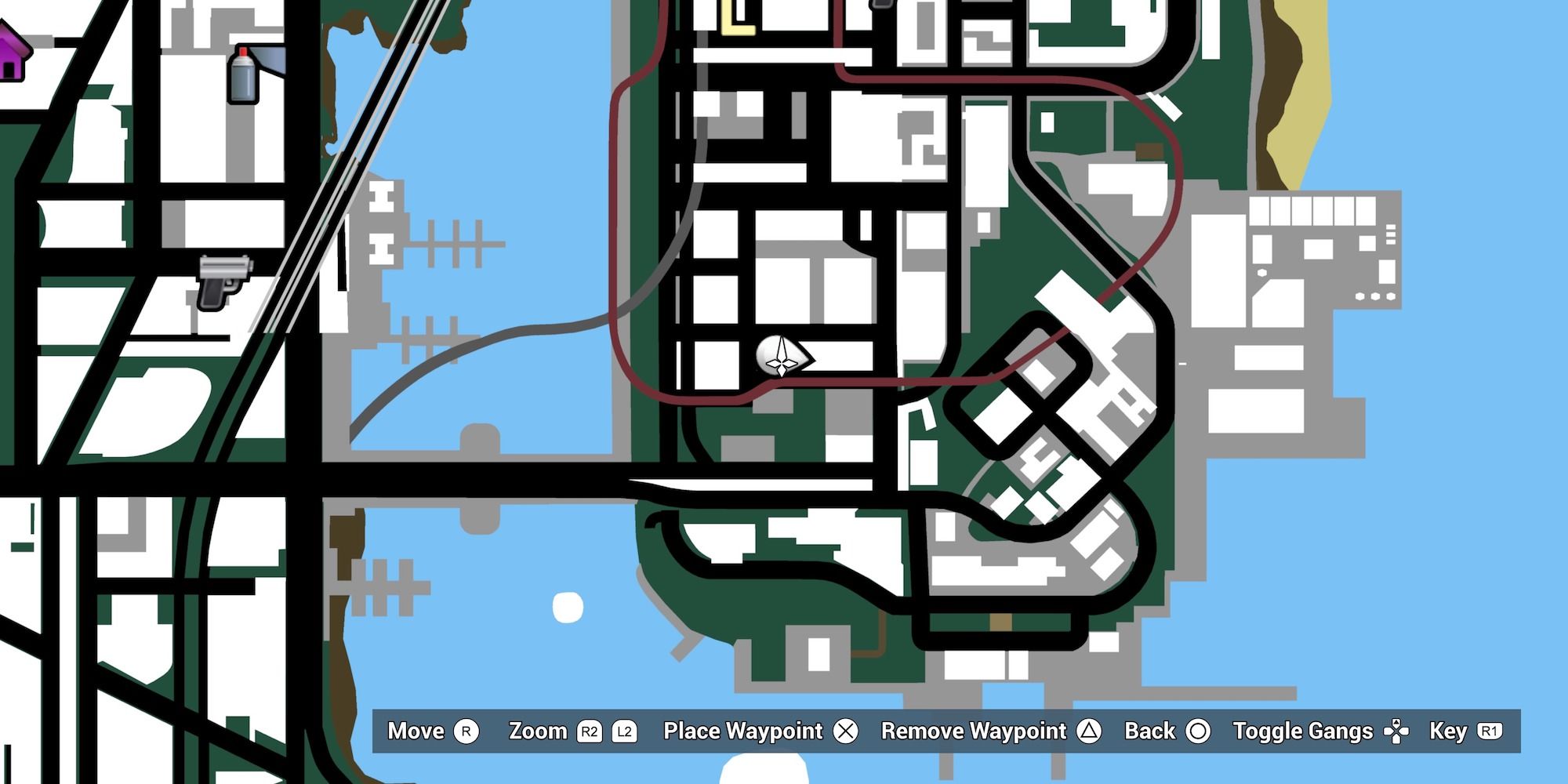
Task: Click the Zoom label in the control bar
Action: tap(539, 731)
